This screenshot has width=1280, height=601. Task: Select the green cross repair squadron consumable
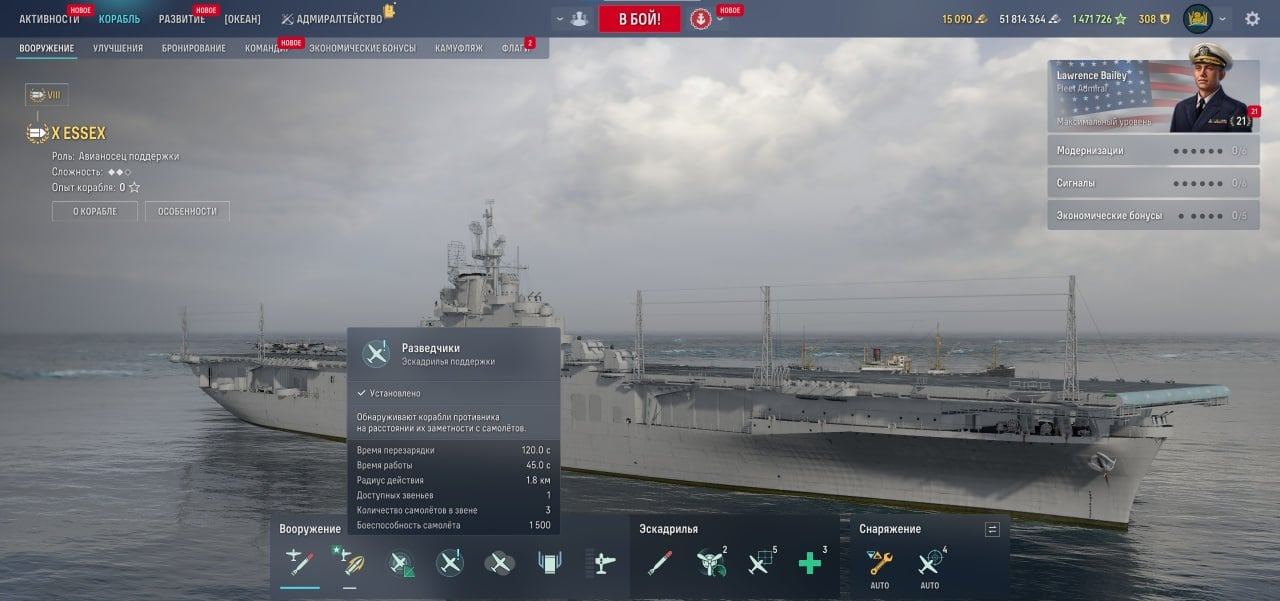[810, 564]
